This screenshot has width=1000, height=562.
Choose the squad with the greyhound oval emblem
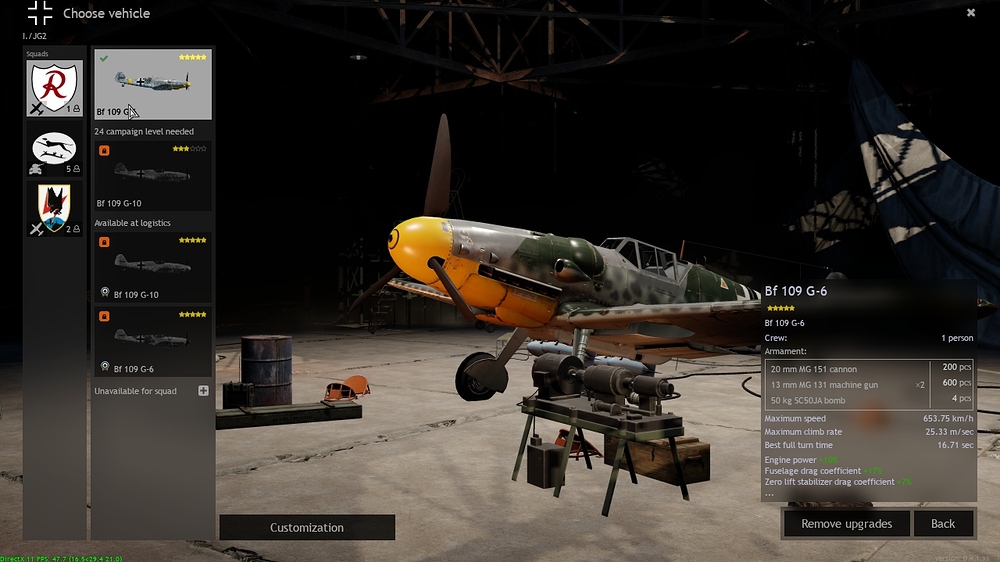click(x=55, y=153)
